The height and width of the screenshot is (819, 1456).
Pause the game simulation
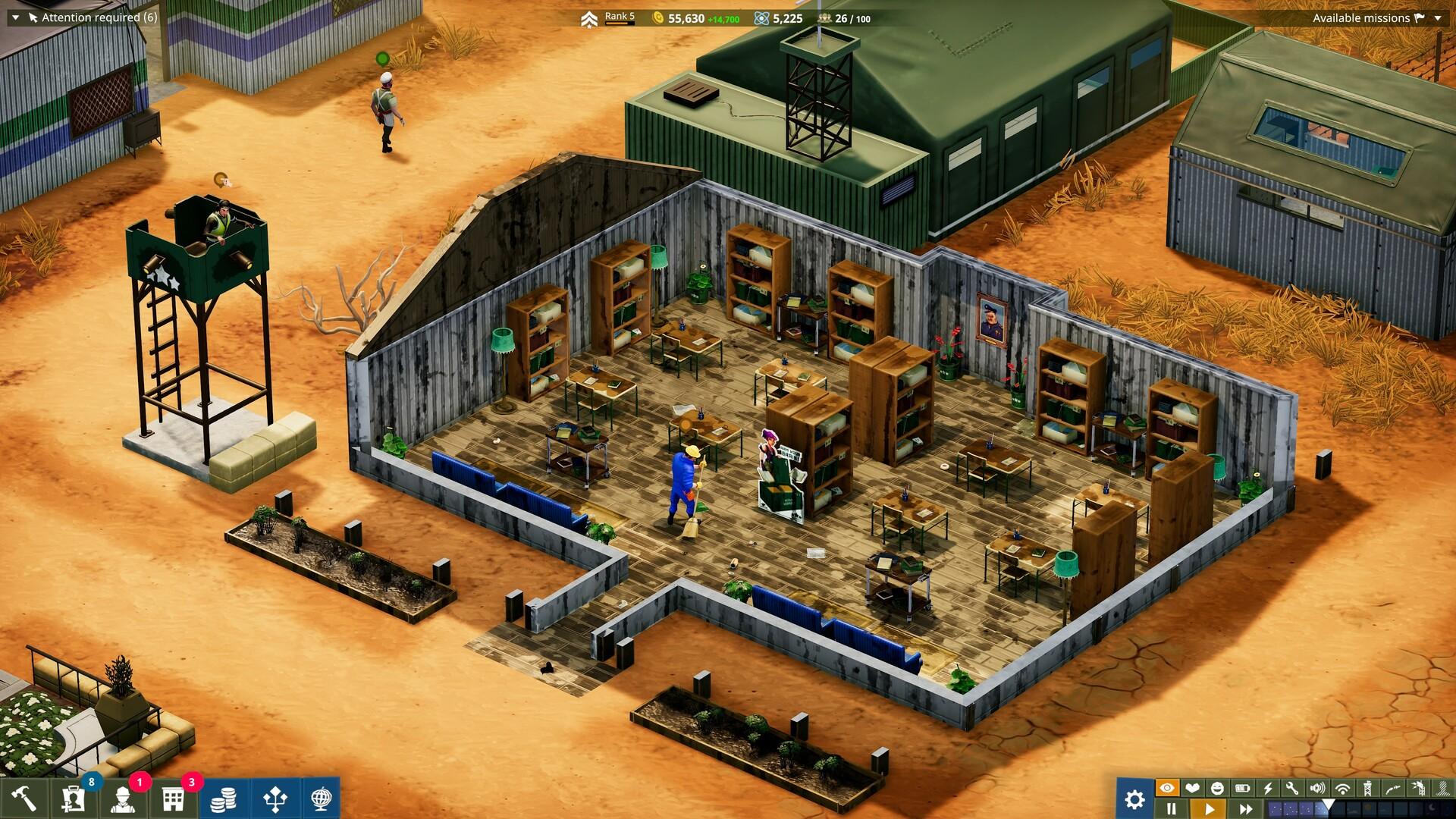click(x=1172, y=808)
